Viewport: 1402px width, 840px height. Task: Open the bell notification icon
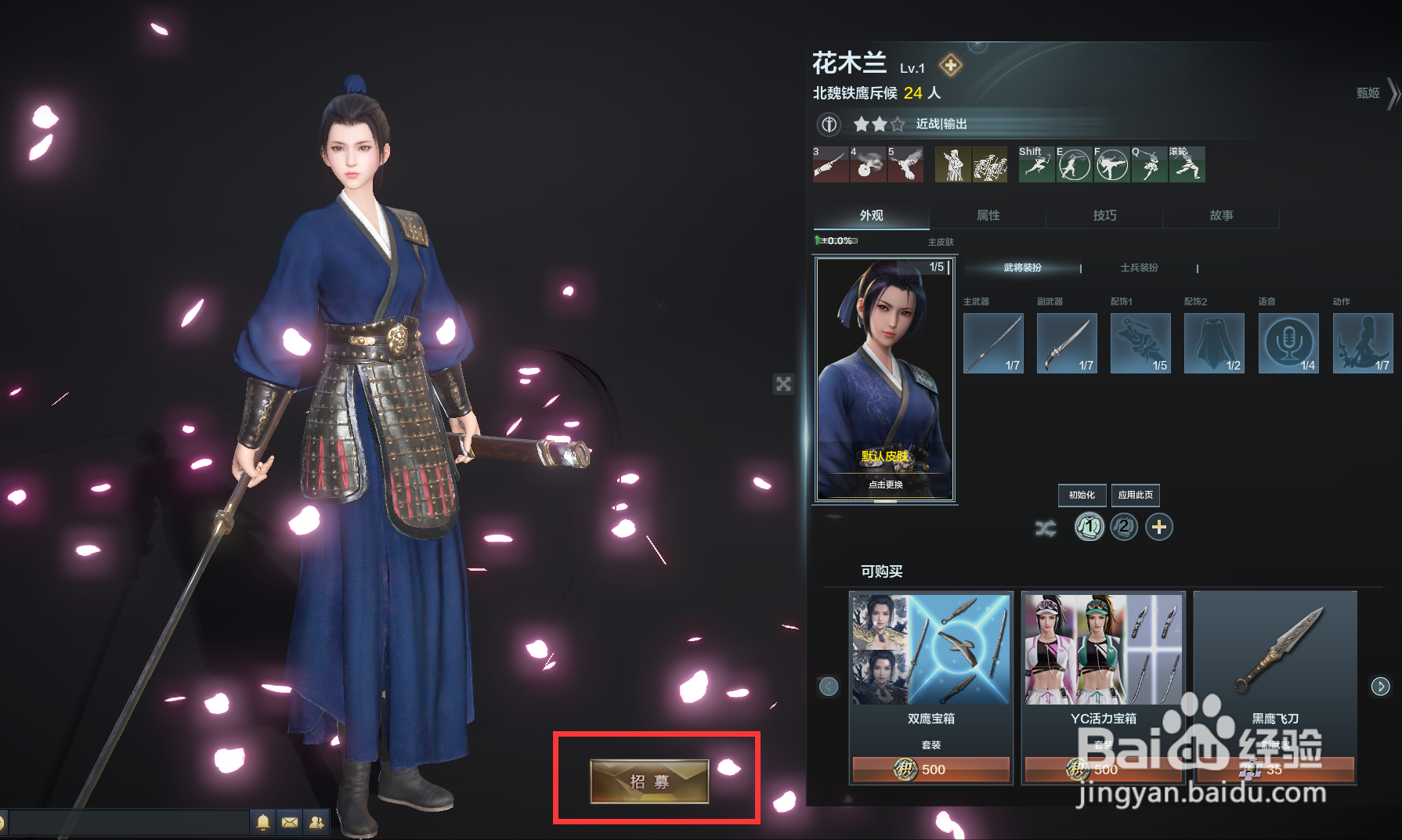point(262,823)
